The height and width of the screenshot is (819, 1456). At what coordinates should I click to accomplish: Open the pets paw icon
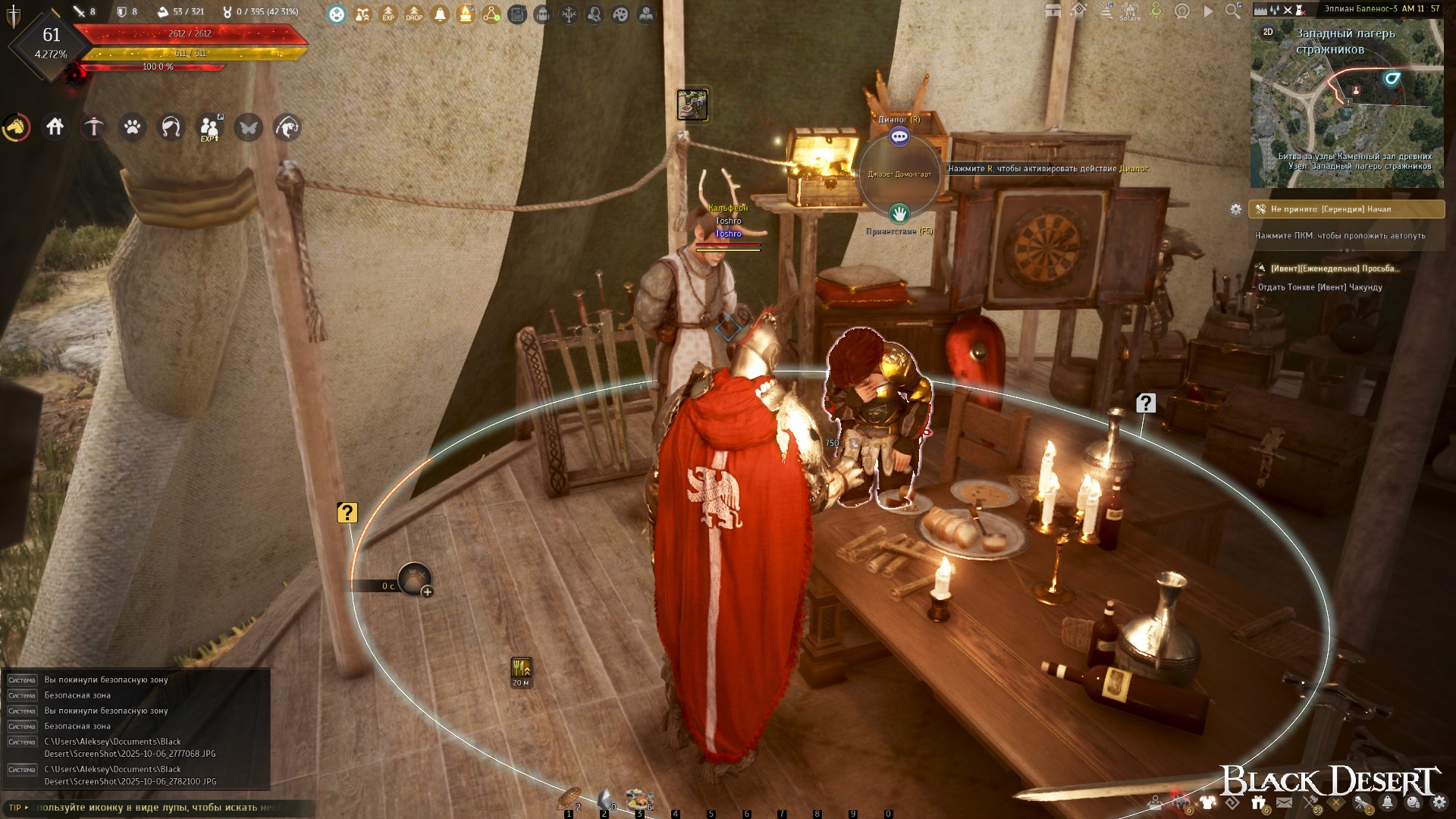(x=133, y=127)
